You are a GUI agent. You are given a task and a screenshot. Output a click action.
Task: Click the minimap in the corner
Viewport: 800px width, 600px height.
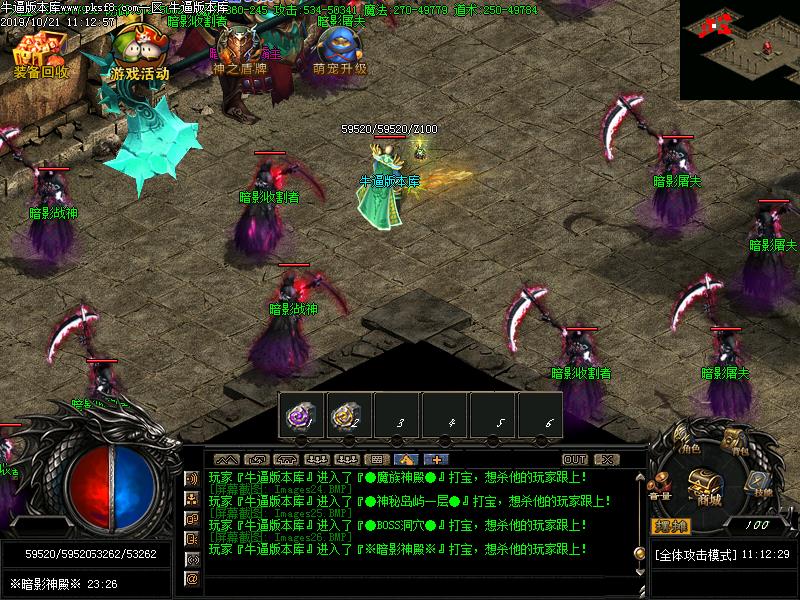pyautogui.click(x=740, y=48)
